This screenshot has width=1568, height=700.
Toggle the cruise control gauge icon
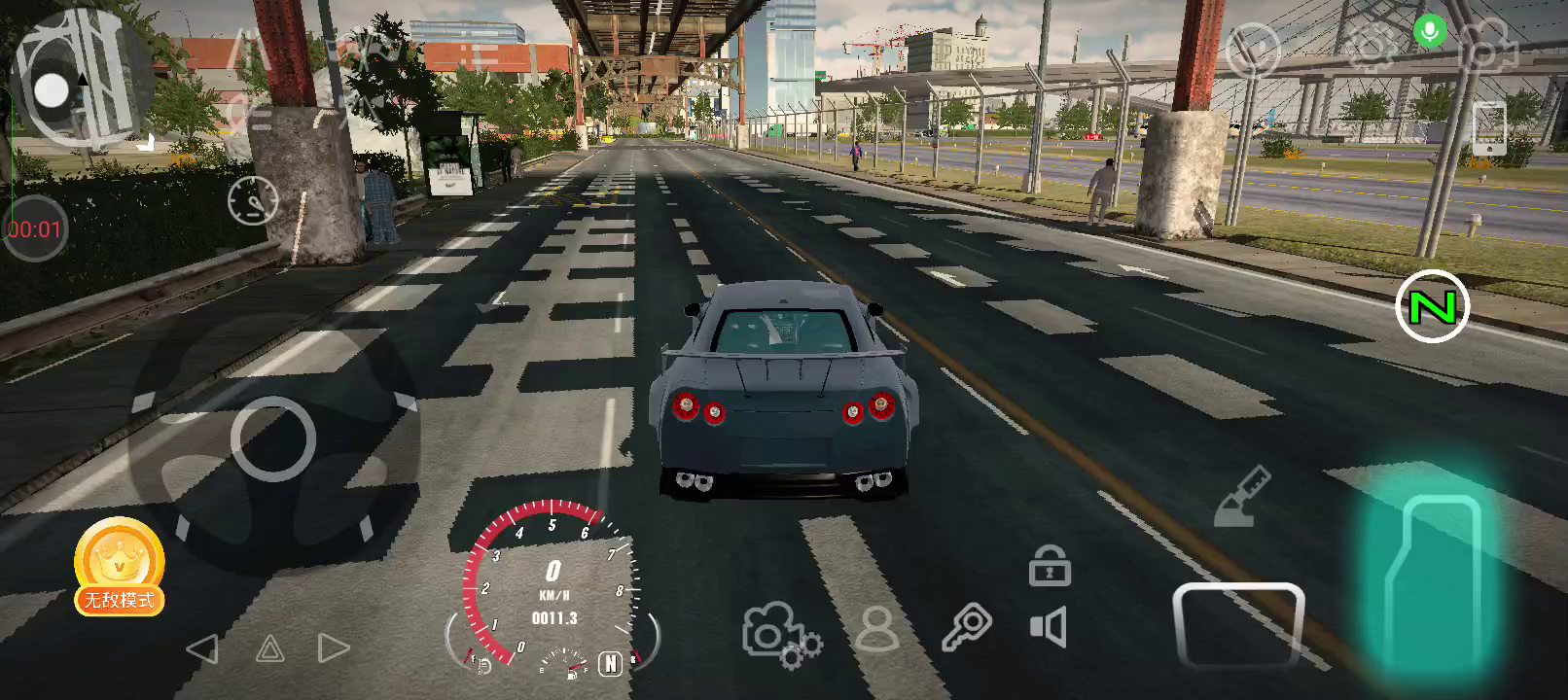[x=252, y=201]
